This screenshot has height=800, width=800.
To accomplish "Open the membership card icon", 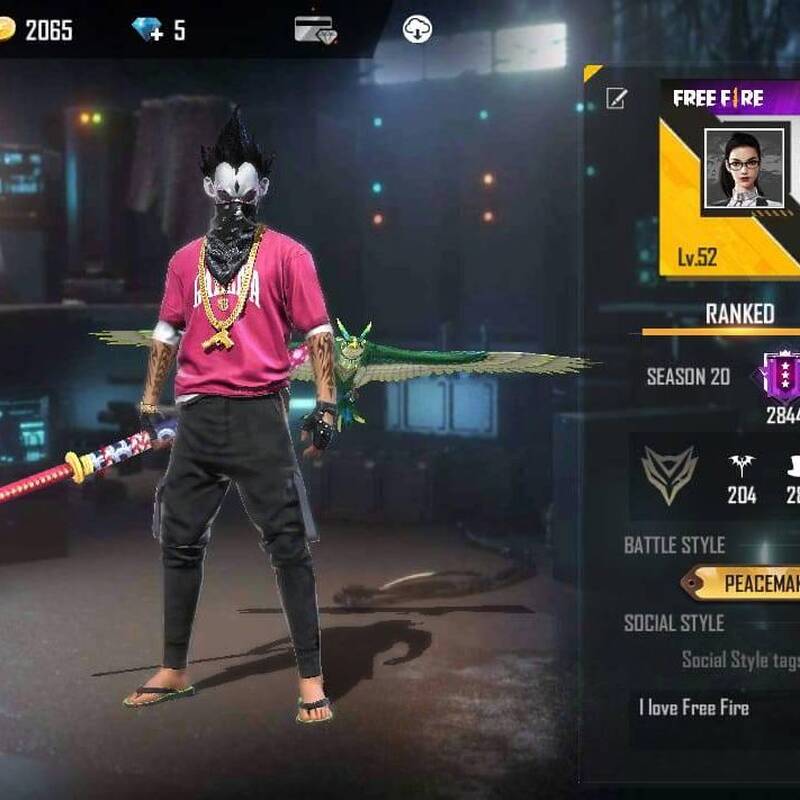I will tap(314, 29).
